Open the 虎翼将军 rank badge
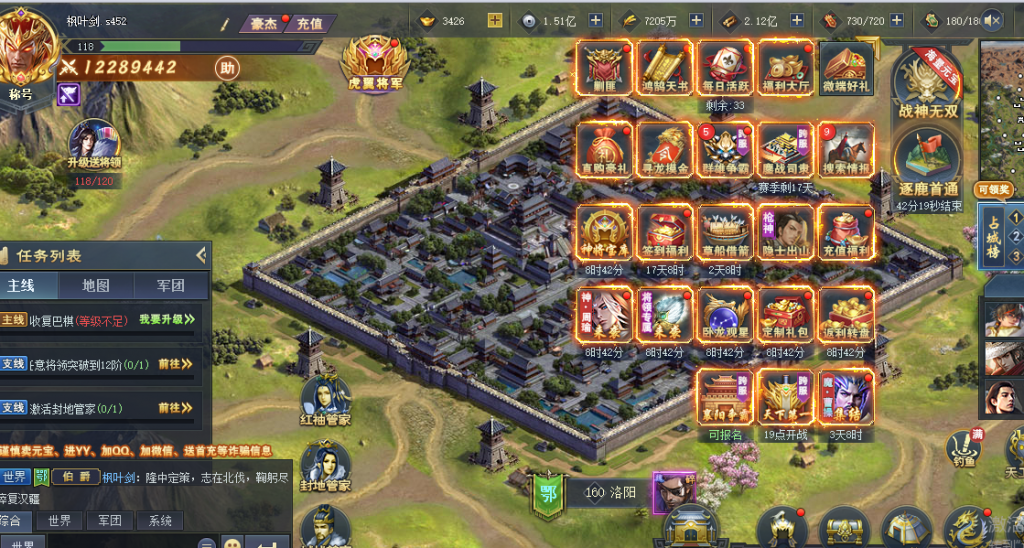 click(x=376, y=63)
